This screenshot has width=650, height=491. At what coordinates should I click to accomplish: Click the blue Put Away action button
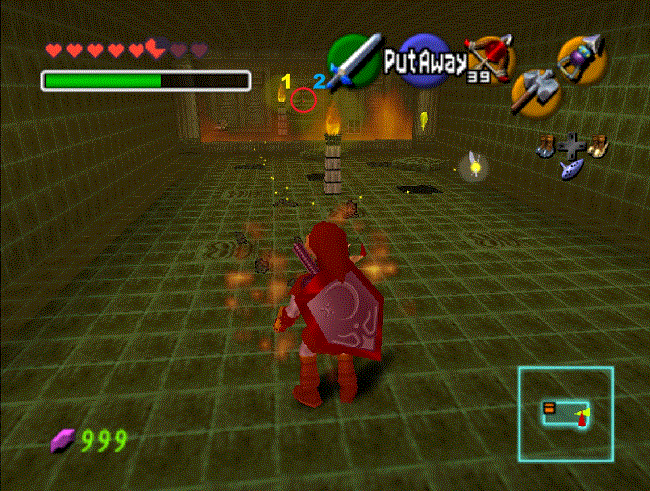click(x=425, y=62)
